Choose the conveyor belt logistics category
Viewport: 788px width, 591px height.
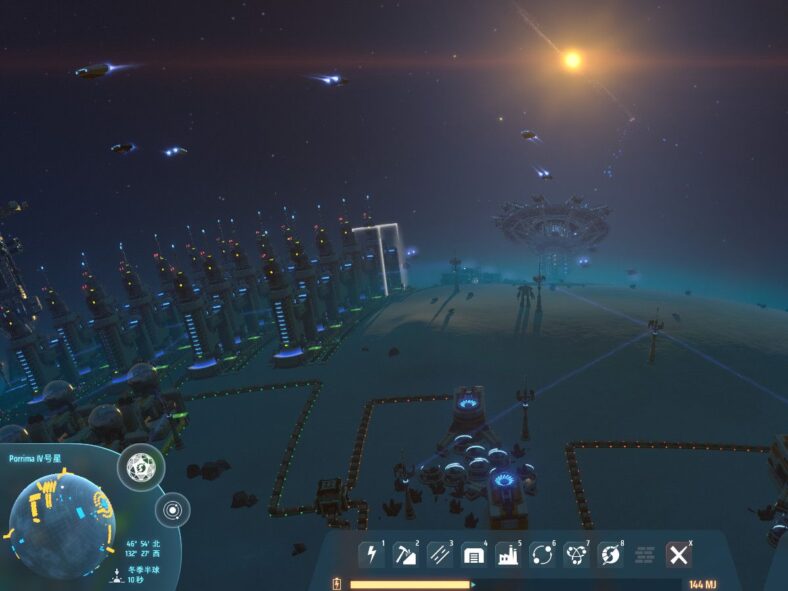click(439, 554)
